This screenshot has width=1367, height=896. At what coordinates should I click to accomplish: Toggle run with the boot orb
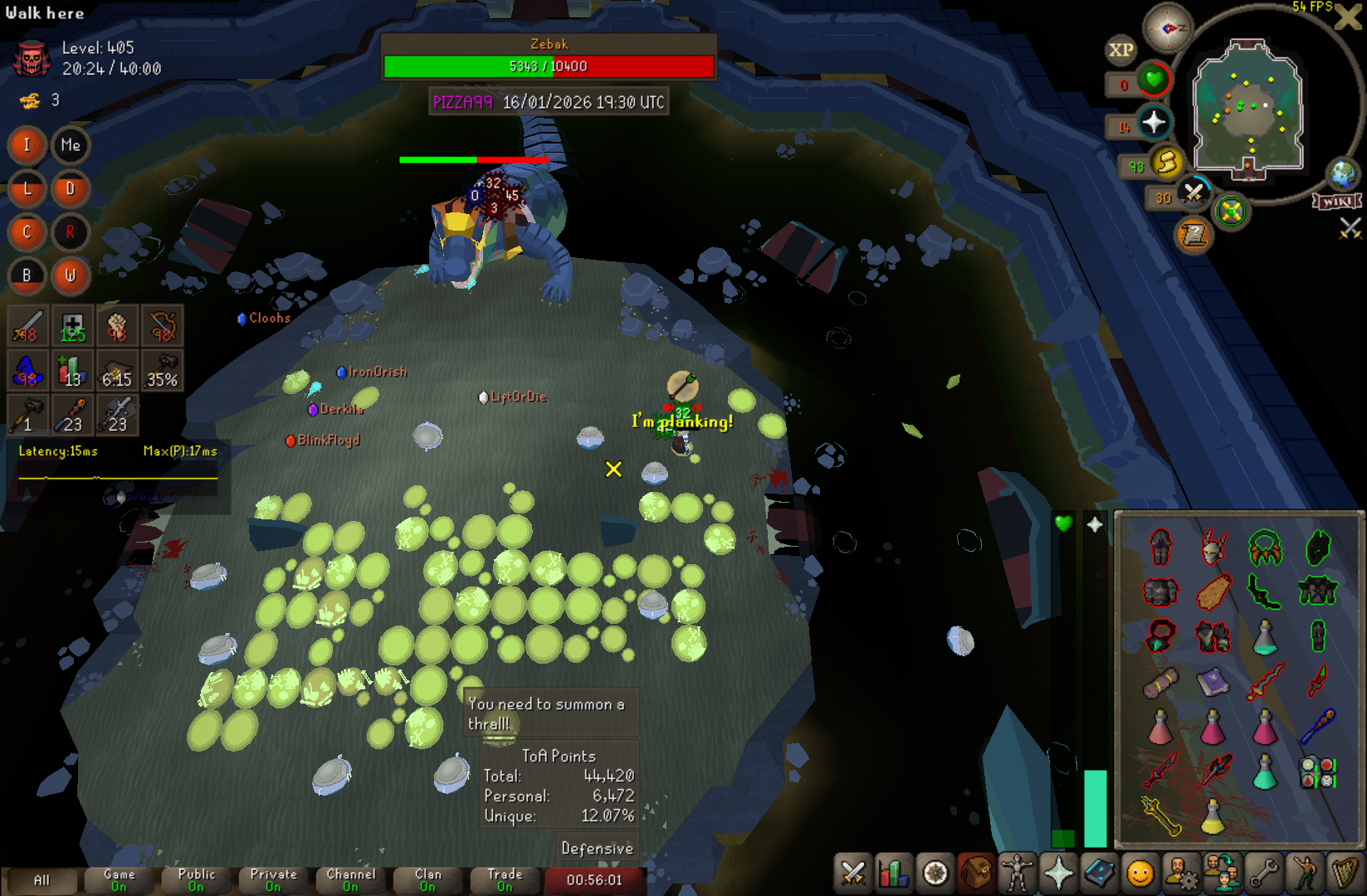[x=1167, y=163]
